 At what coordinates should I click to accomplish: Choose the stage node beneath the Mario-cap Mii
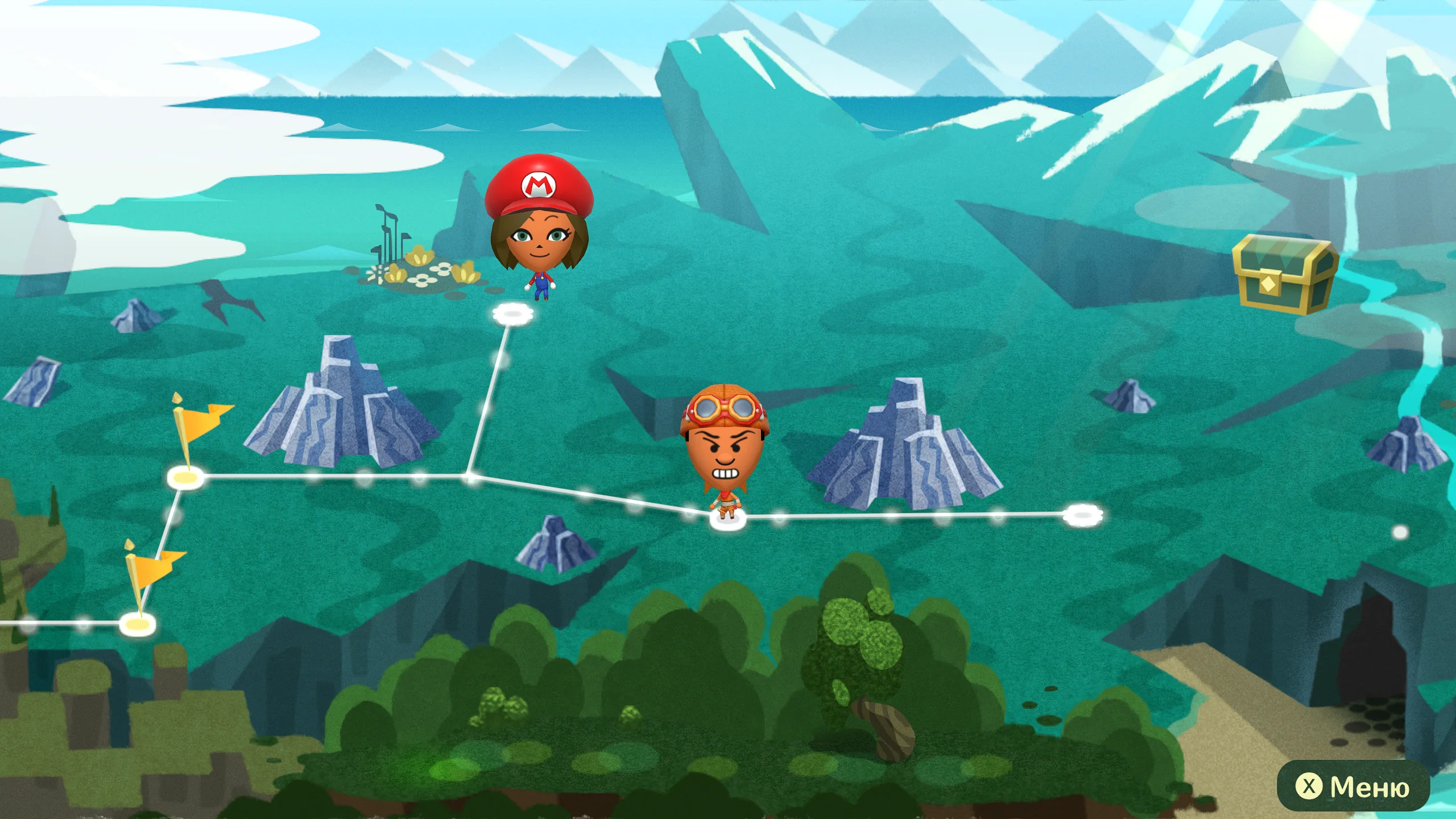(x=512, y=314)
